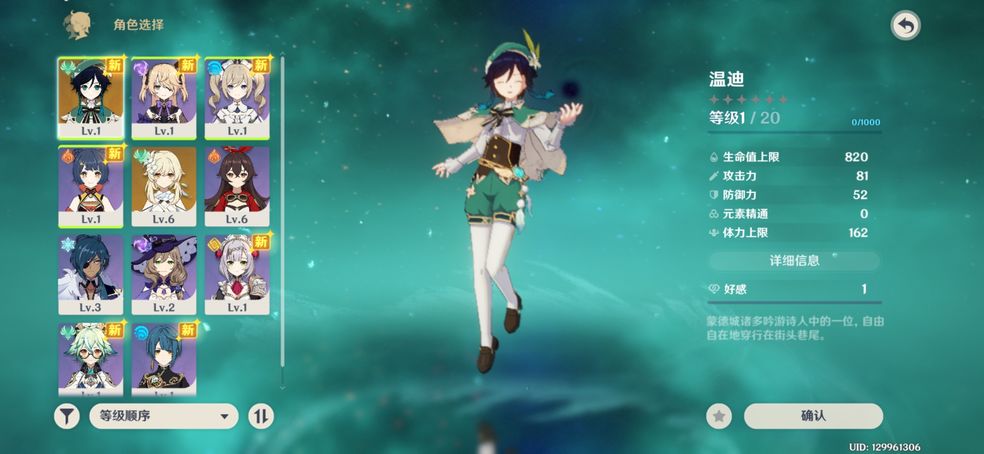
Task: Select Kaeya at Lv.3
Action: (91, 273)
